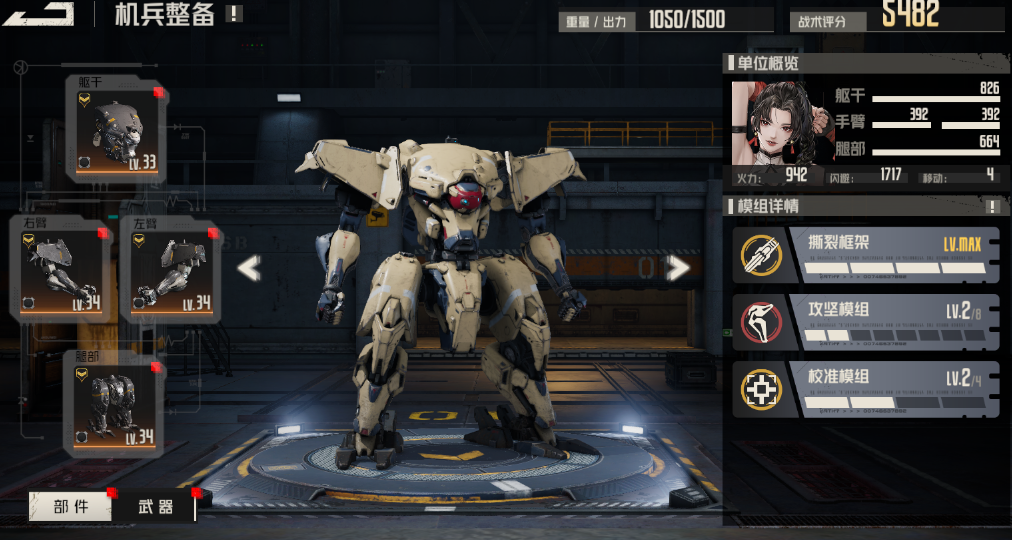Open the 撕裂框架 module entry

click(x=866, y=255)
